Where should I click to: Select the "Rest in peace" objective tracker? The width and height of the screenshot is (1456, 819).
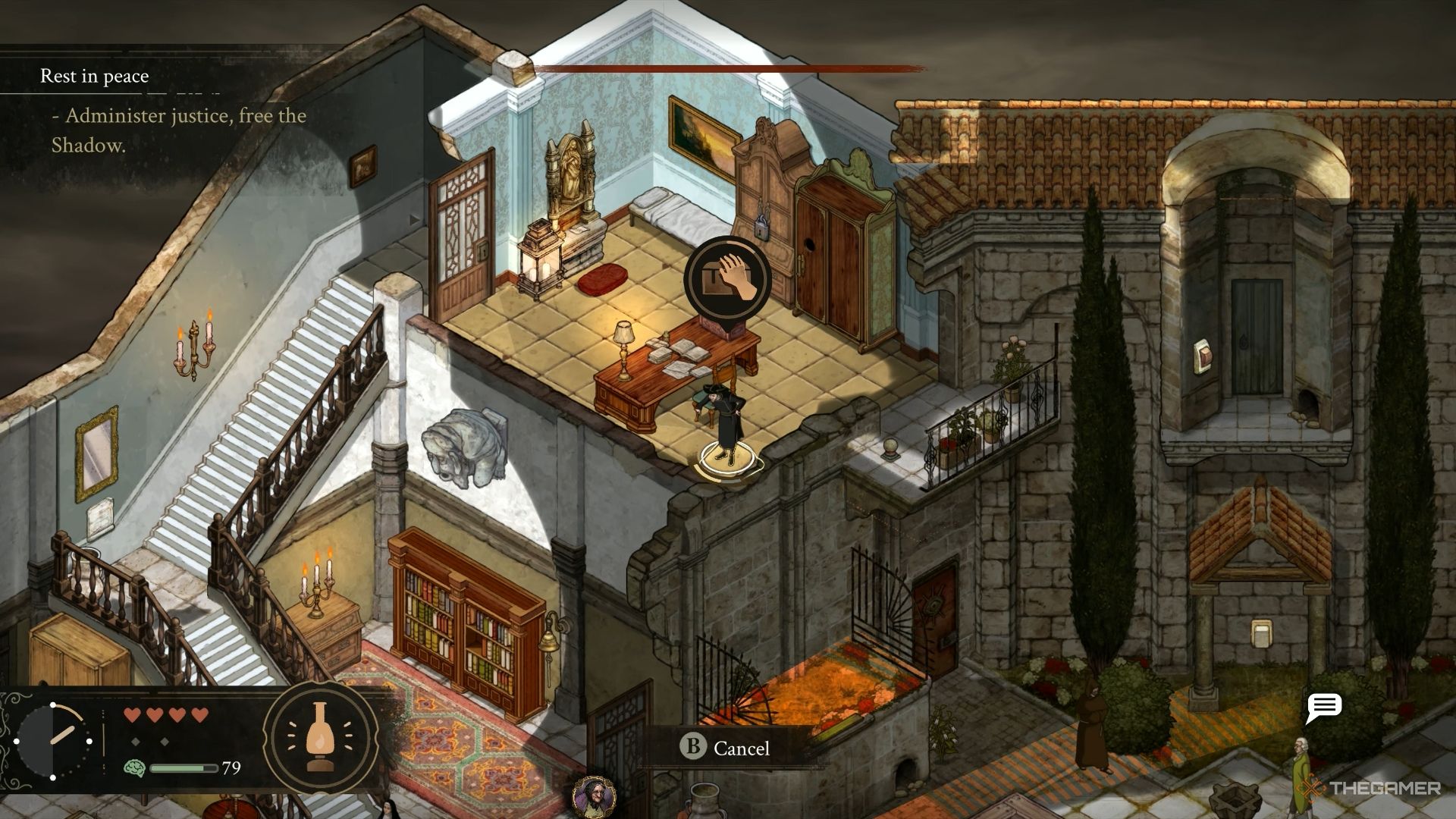(95, 76)
